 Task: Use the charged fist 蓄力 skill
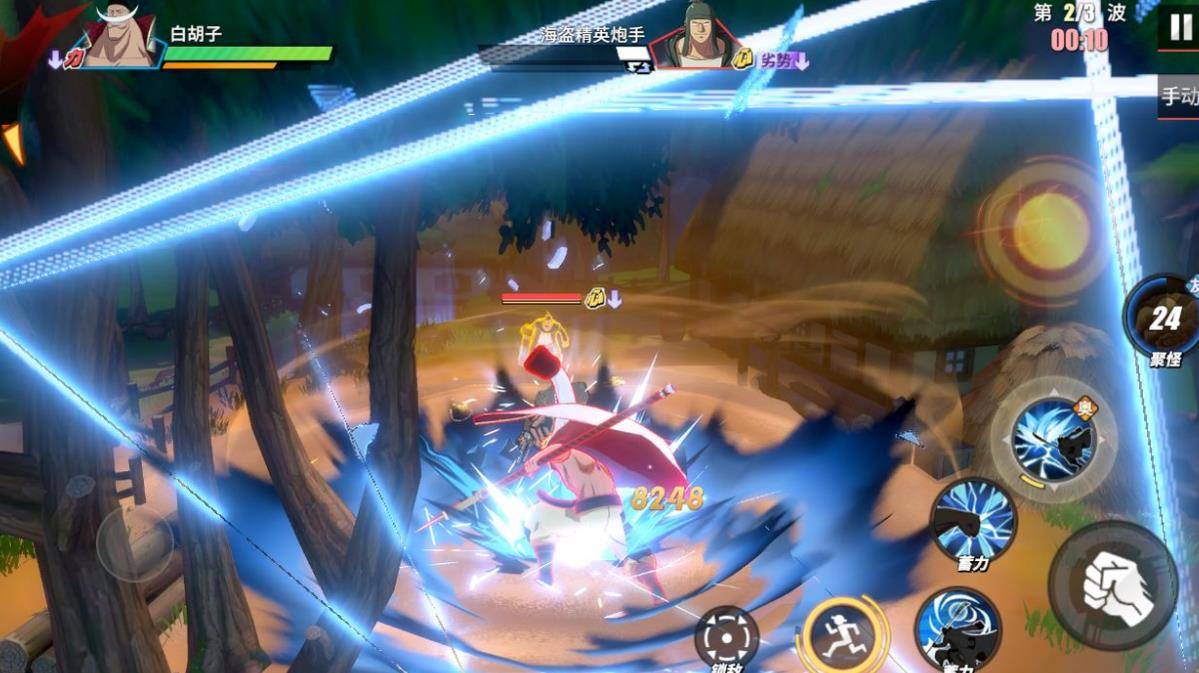[x=973, y=520]
